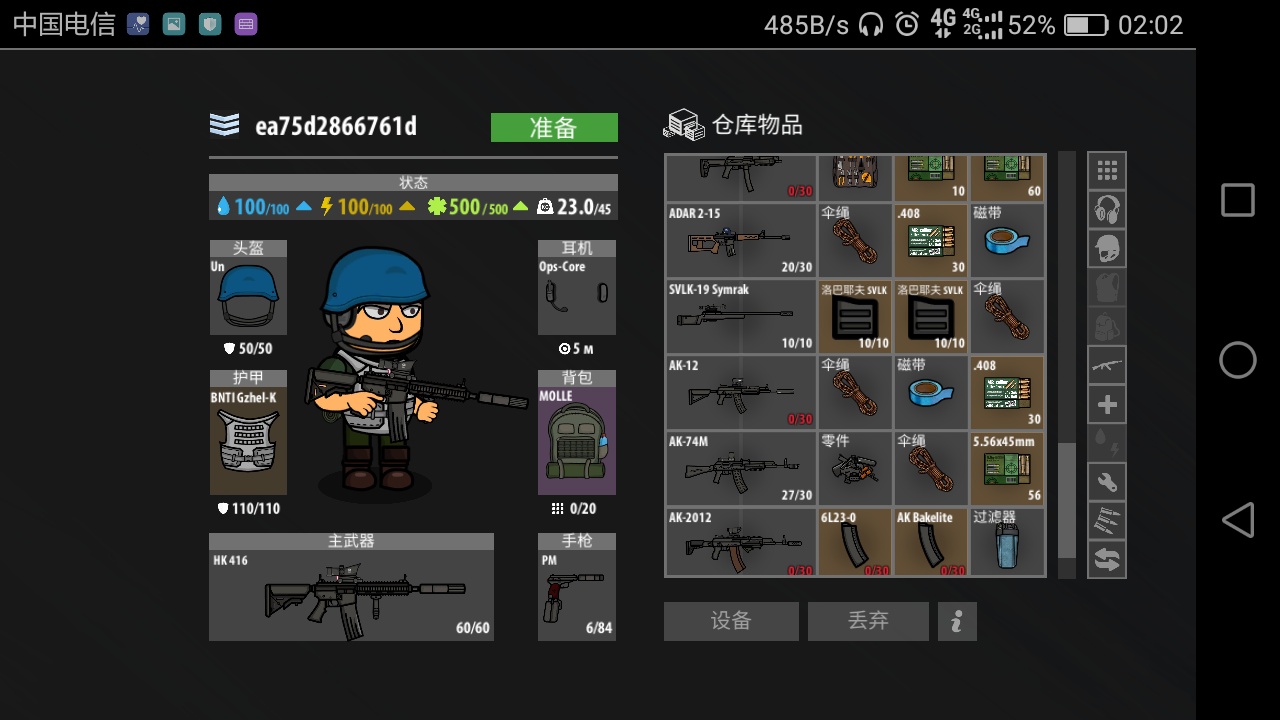Click the swap arrows trade icon

[1107, 559]
